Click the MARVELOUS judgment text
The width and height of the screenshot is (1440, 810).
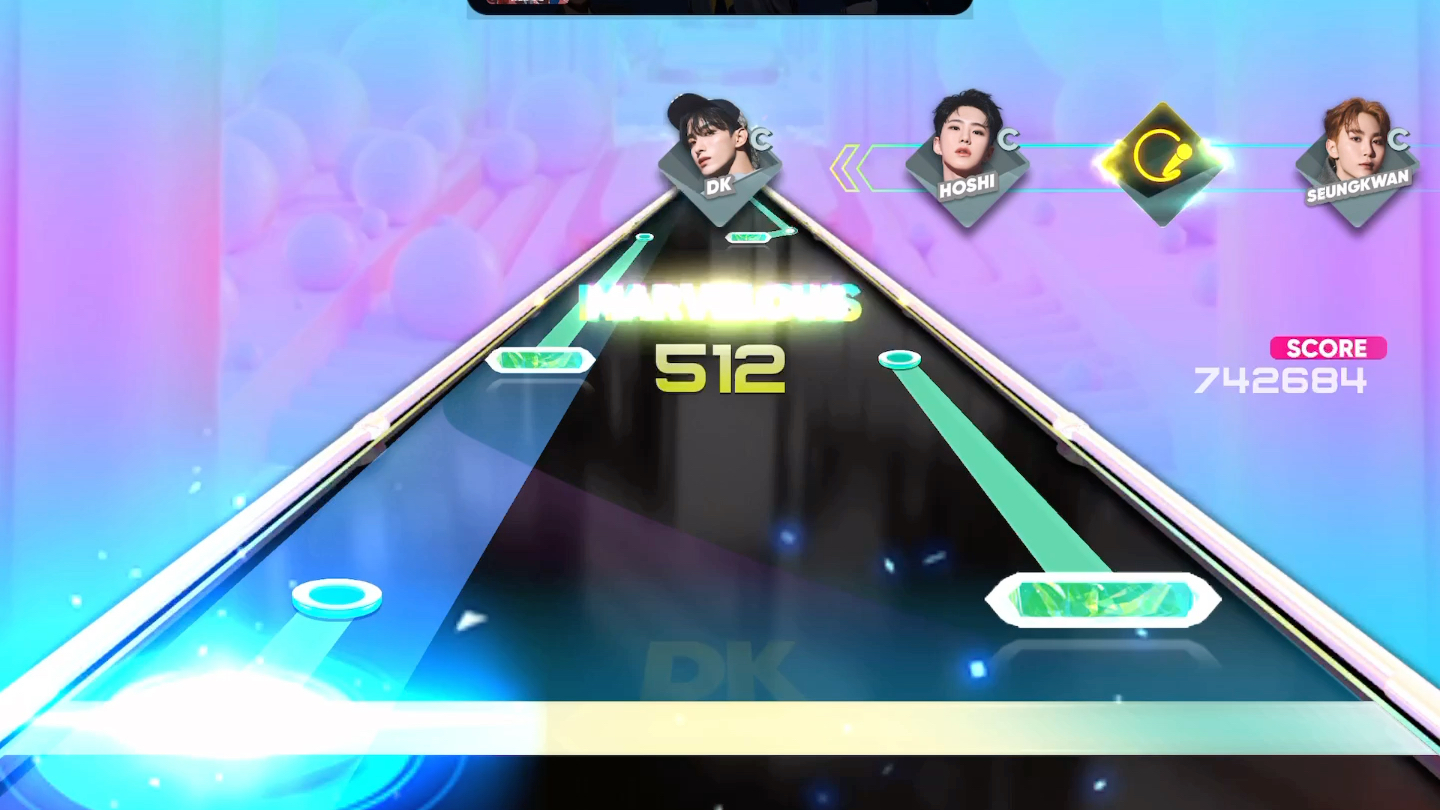(x=718, y=300)
